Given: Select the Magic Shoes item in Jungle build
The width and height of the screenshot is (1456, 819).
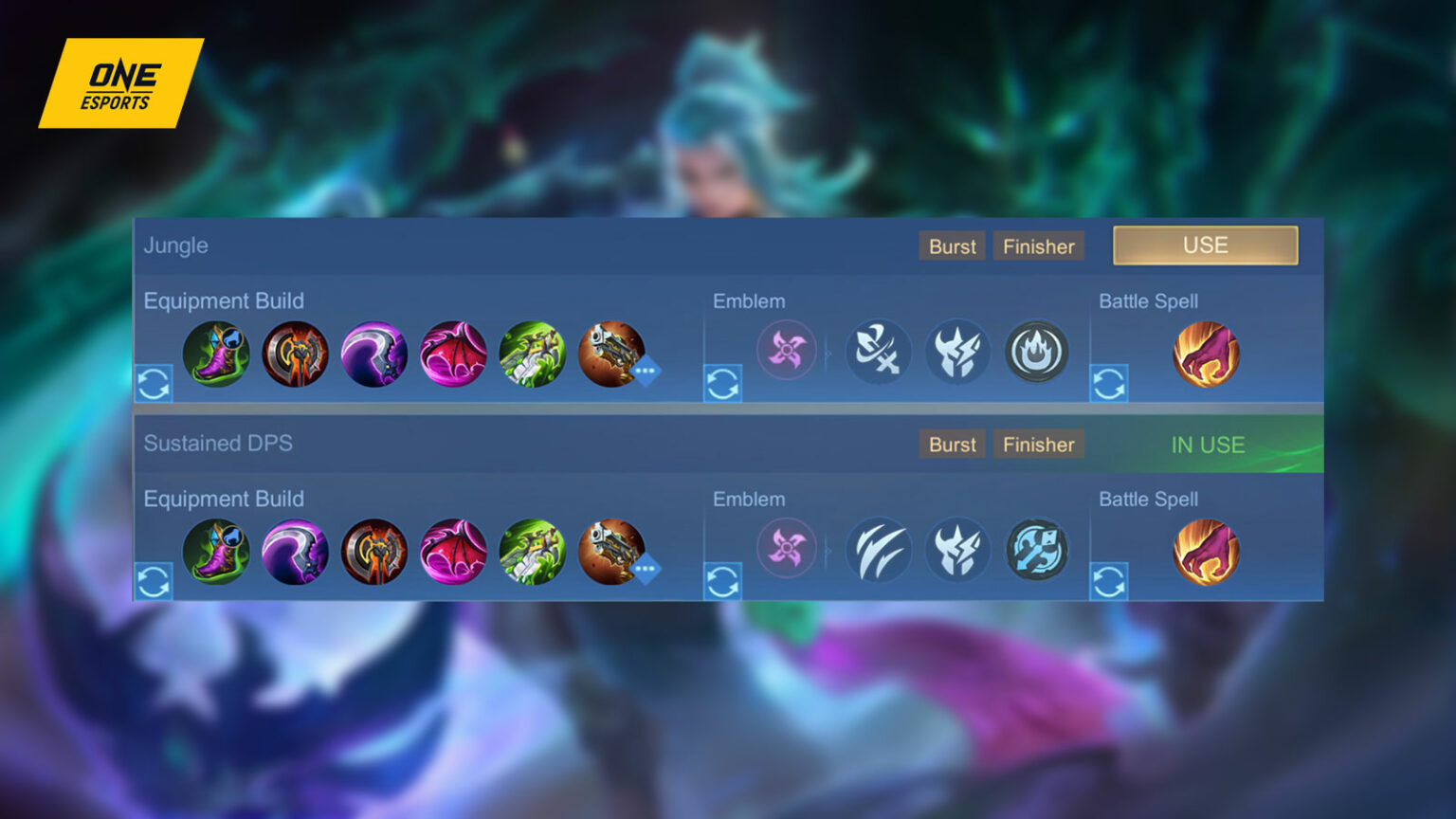Looking at the screenshot, I should [x=215, y=353].
